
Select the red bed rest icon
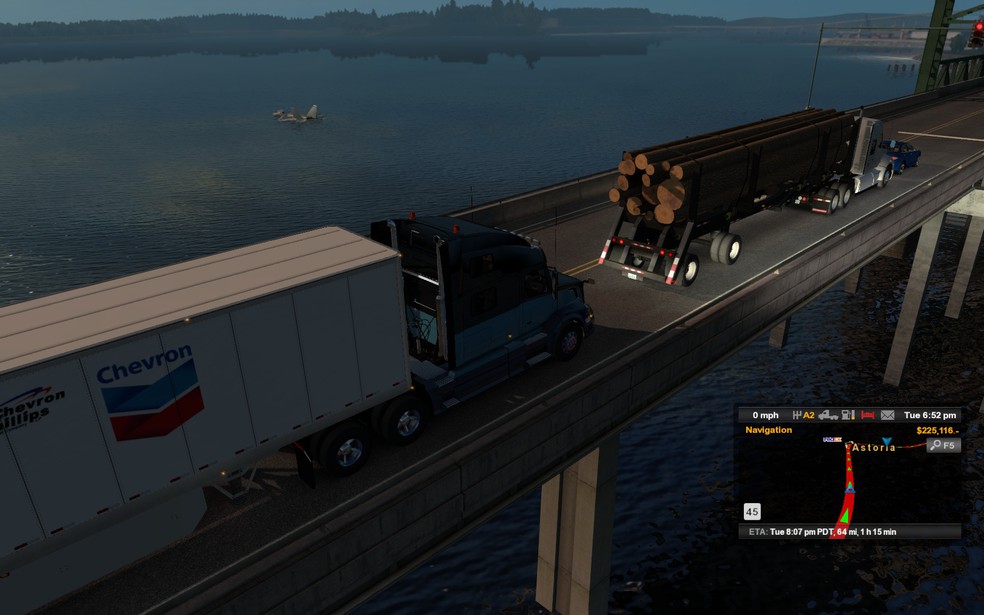867,415
